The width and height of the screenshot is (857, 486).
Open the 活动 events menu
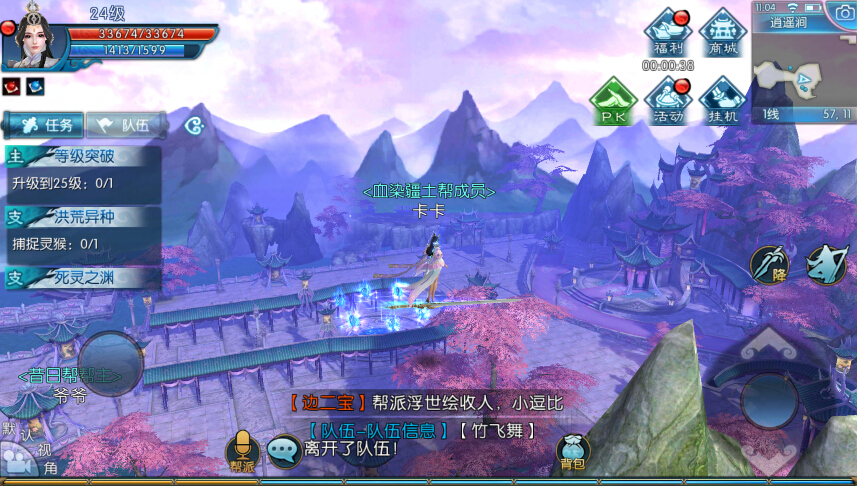coord(668,101)
